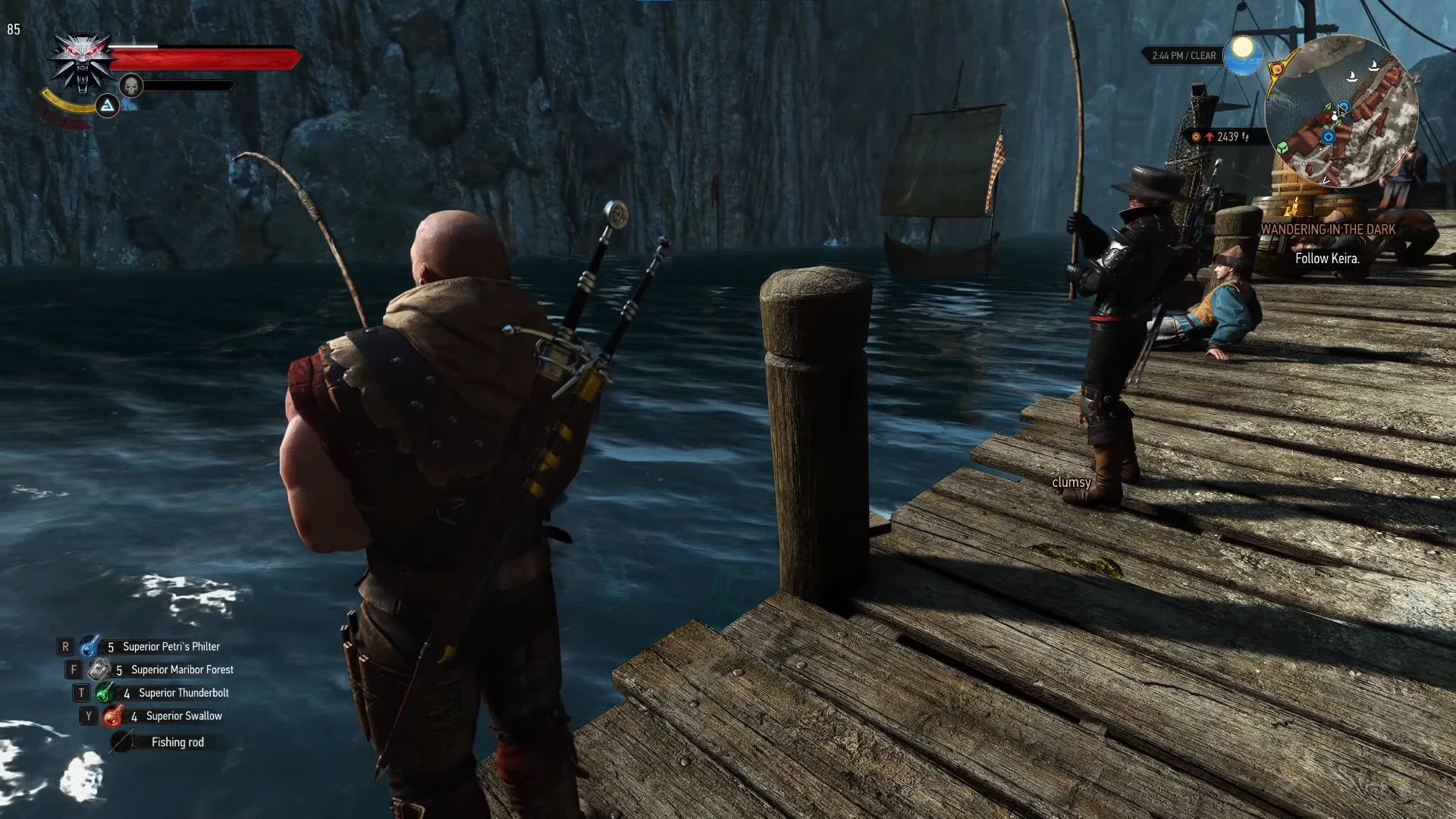Image resolution: width=1456 pixels, height=819 pixels.
Task: Select the blue objective marker on minimap
Action: [1329, 136]
